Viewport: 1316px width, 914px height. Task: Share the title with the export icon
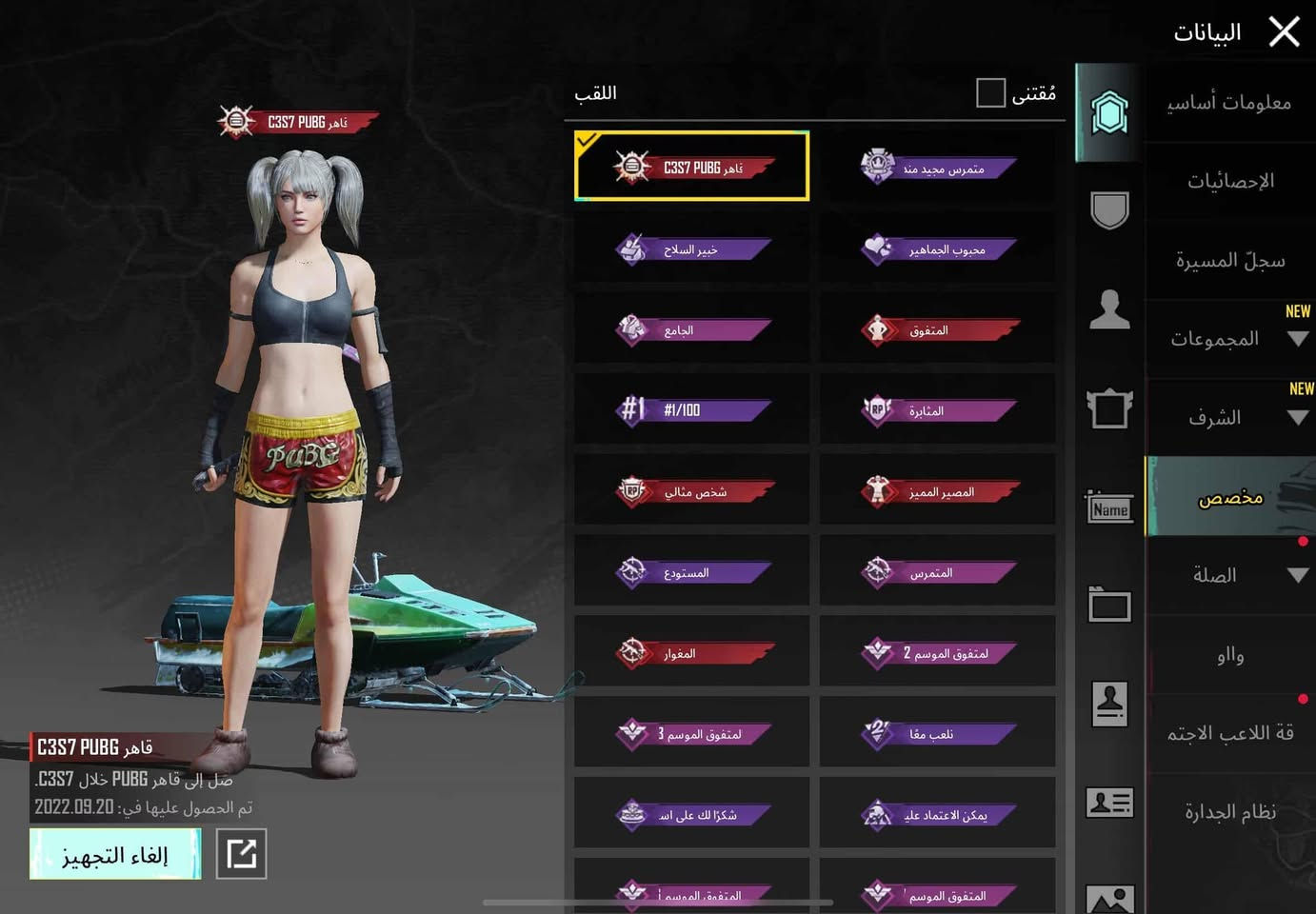[x=241, y=854]
